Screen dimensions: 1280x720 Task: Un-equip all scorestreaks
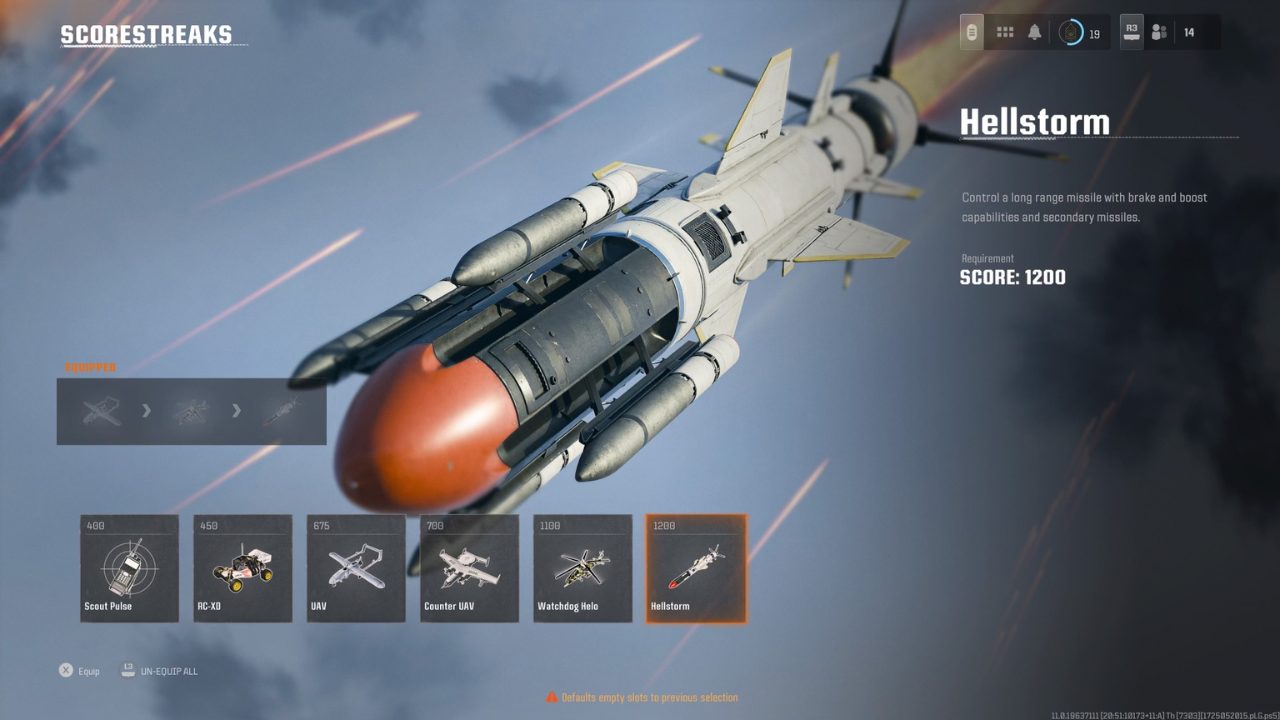(160, 670)
